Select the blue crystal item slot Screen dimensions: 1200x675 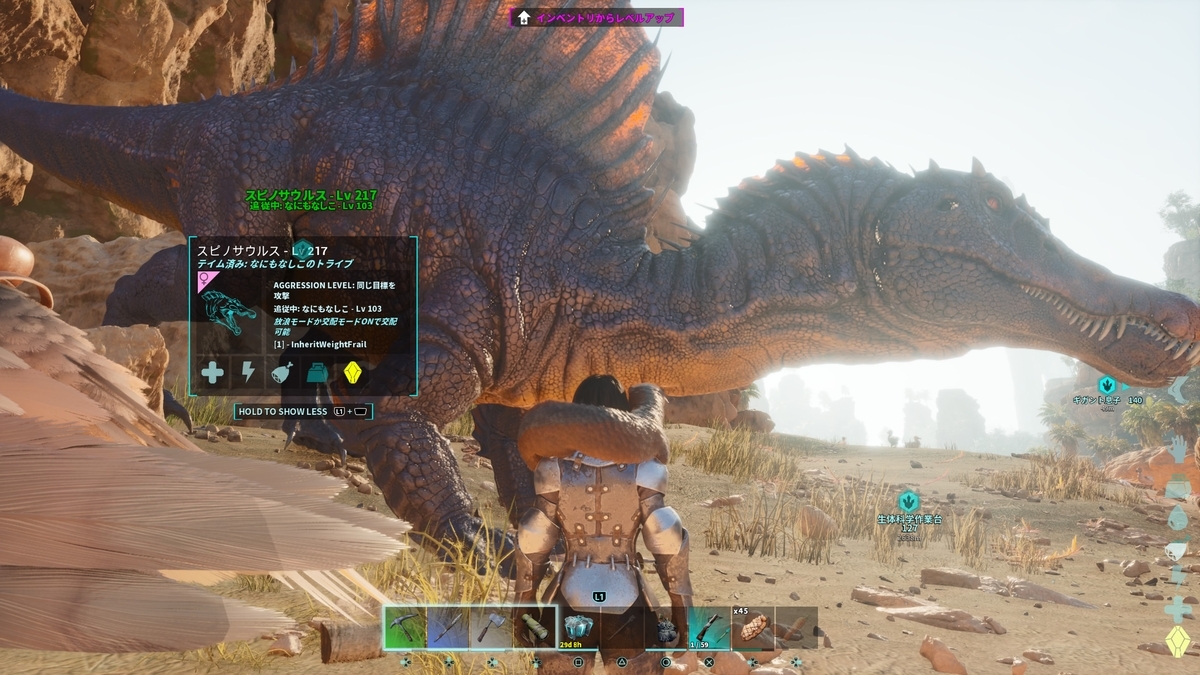(578, 627)
